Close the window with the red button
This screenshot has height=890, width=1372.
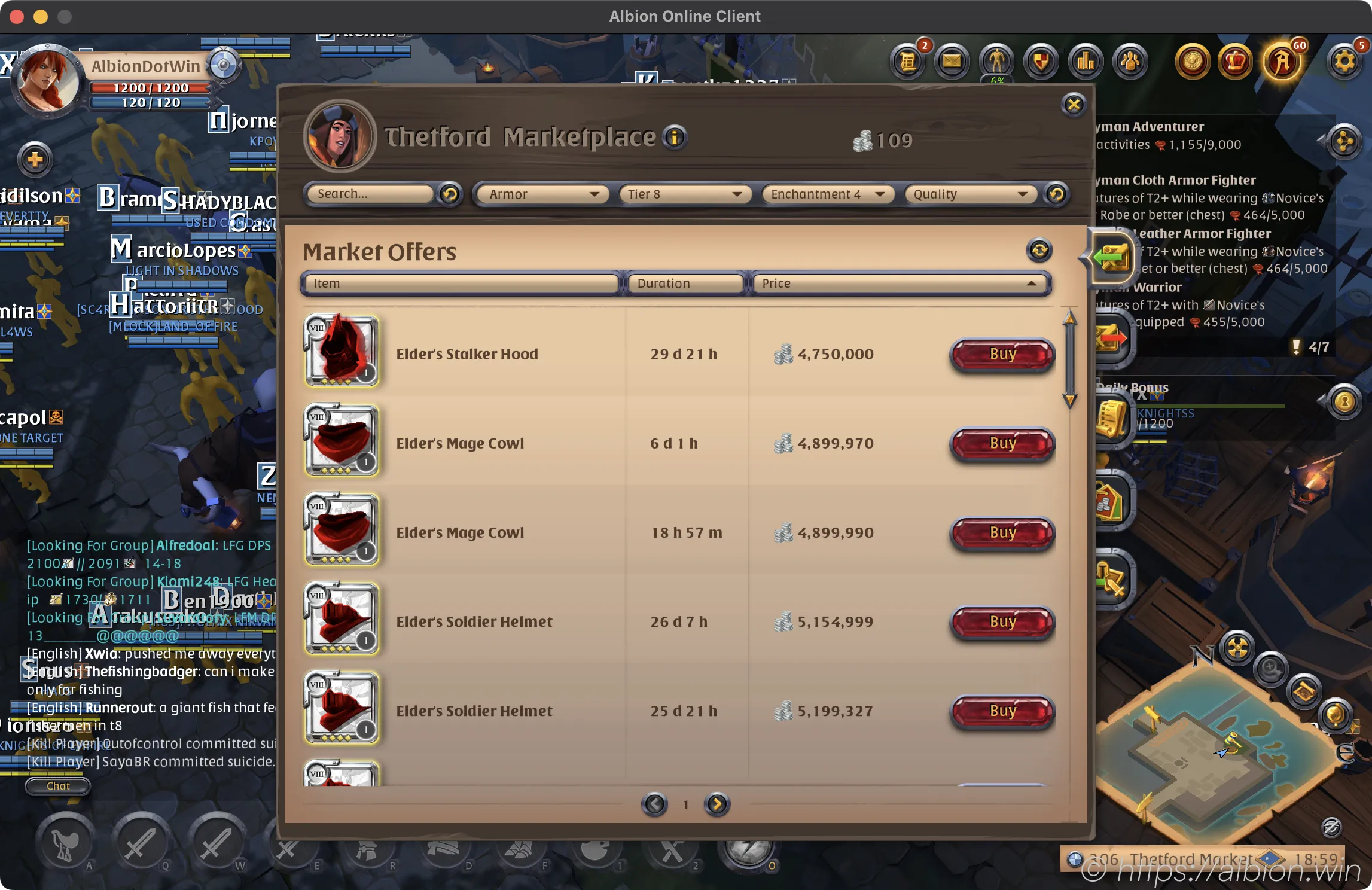tap(17, 17)
